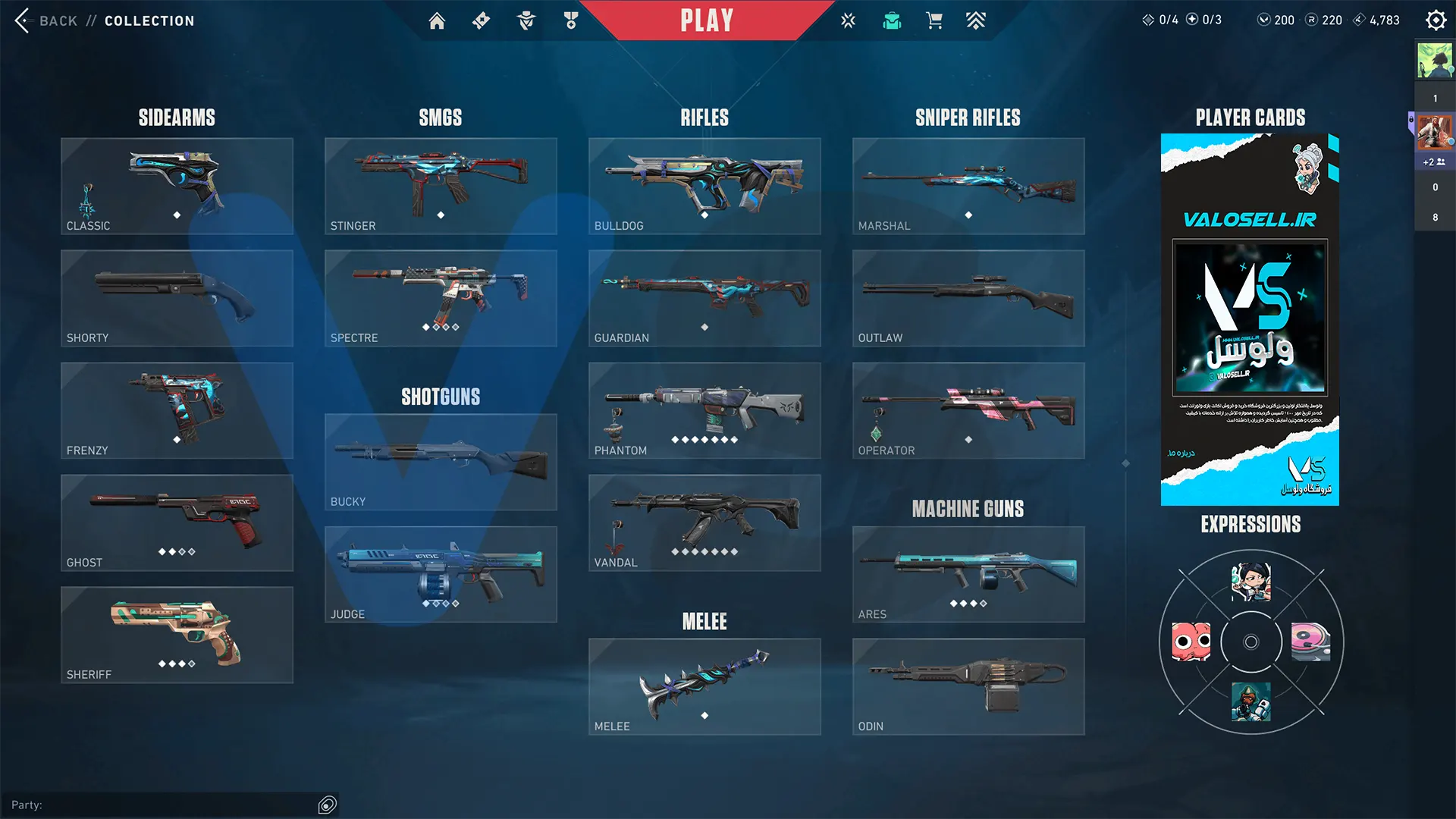Select the Bulldog rifle tile
1456x819 pixels.
click(x=704, y=186)
